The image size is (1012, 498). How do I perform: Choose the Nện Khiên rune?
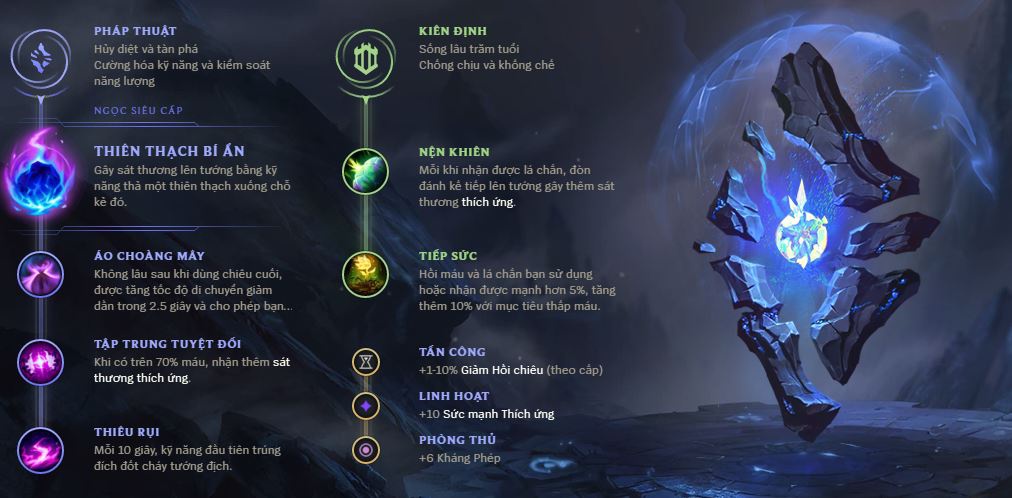point(365,172)
